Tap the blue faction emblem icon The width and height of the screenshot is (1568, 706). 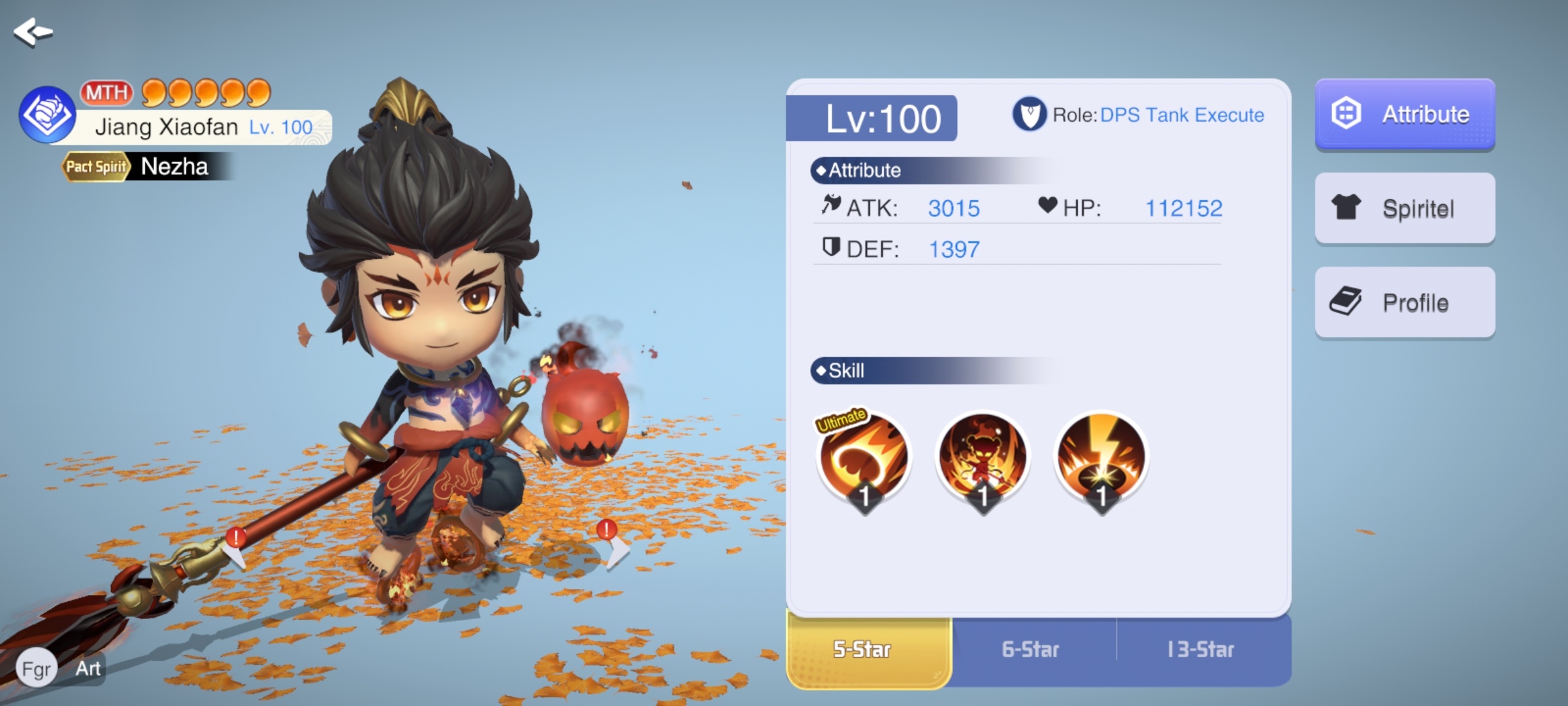pos(47,115)
